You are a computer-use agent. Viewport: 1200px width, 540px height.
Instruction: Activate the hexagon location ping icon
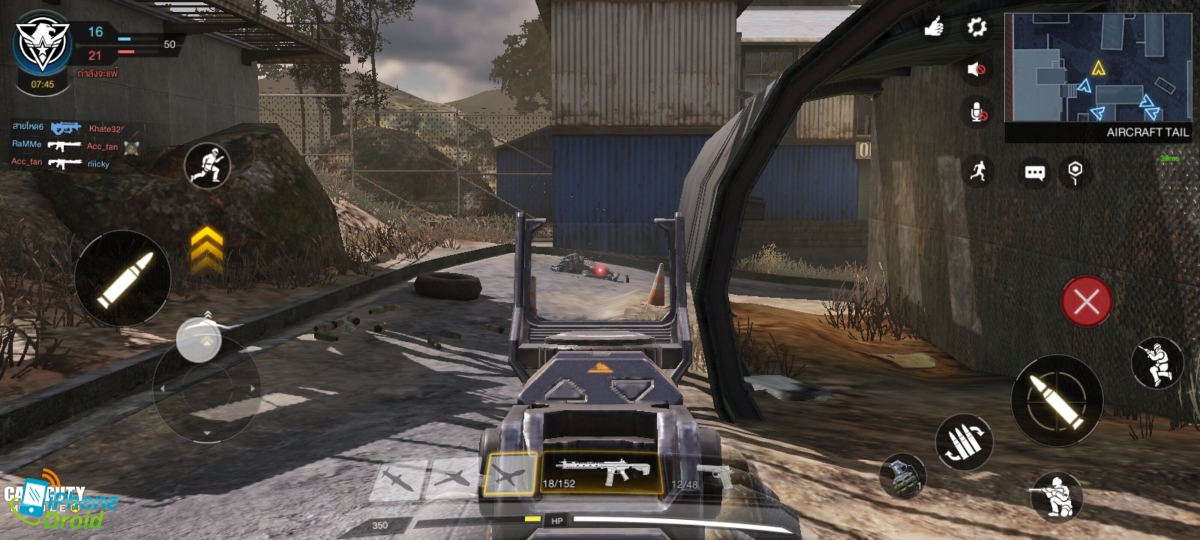(x=1076, y=171)
